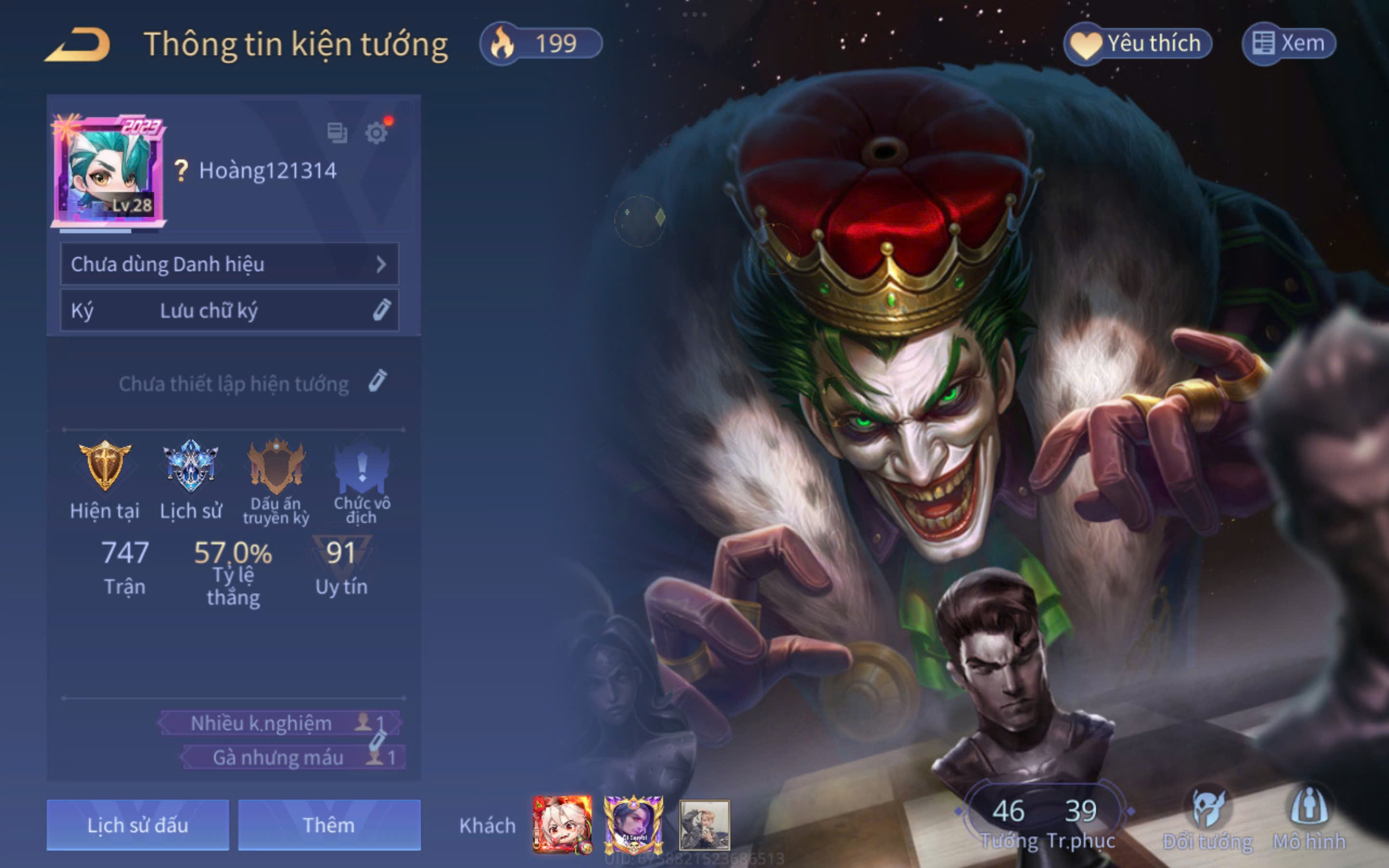Show the Uy tín credibility score
The height and width of the screenshot is (868, 1389).
[x=341, y=567]
